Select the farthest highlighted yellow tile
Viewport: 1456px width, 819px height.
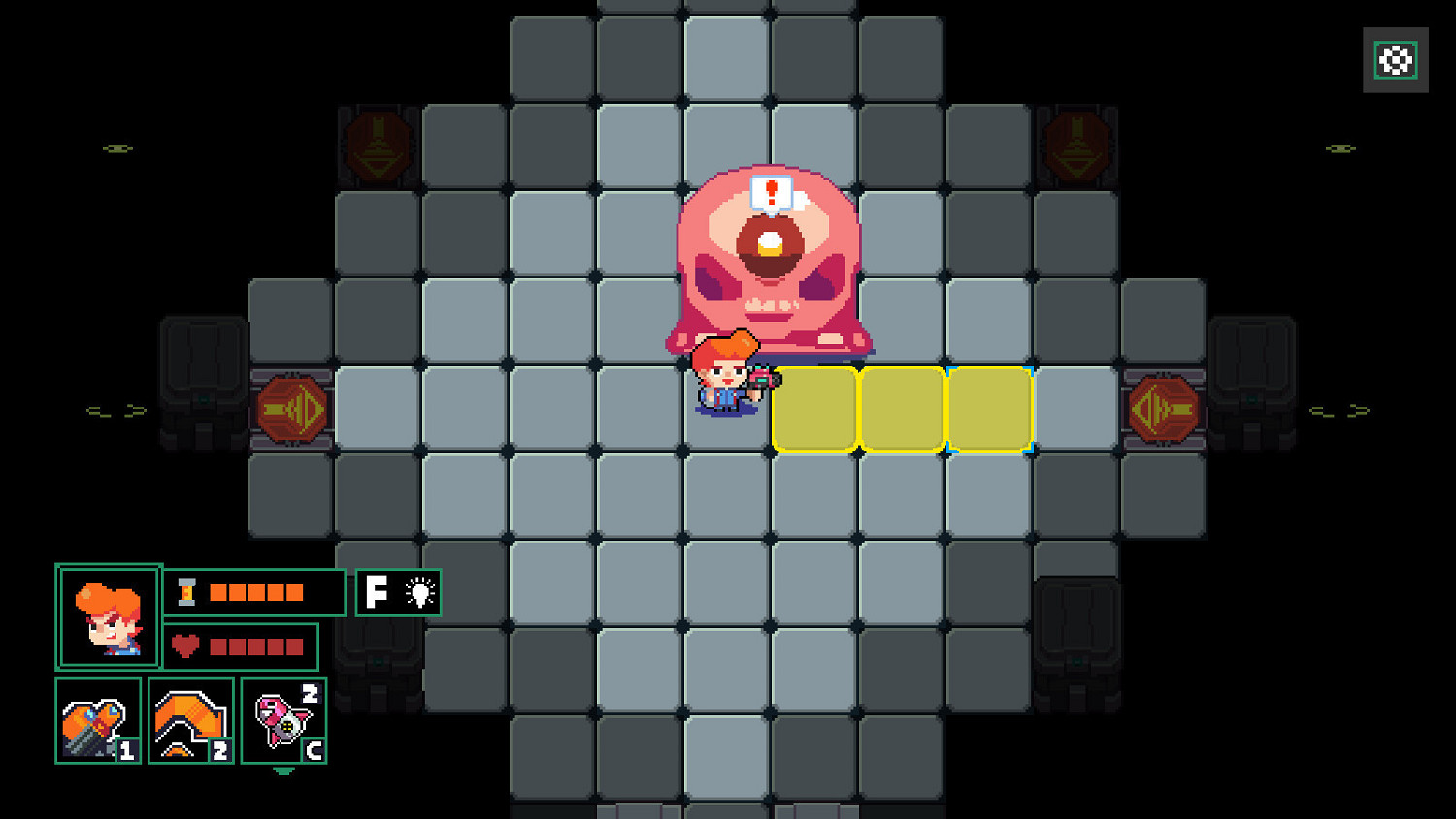988,408
